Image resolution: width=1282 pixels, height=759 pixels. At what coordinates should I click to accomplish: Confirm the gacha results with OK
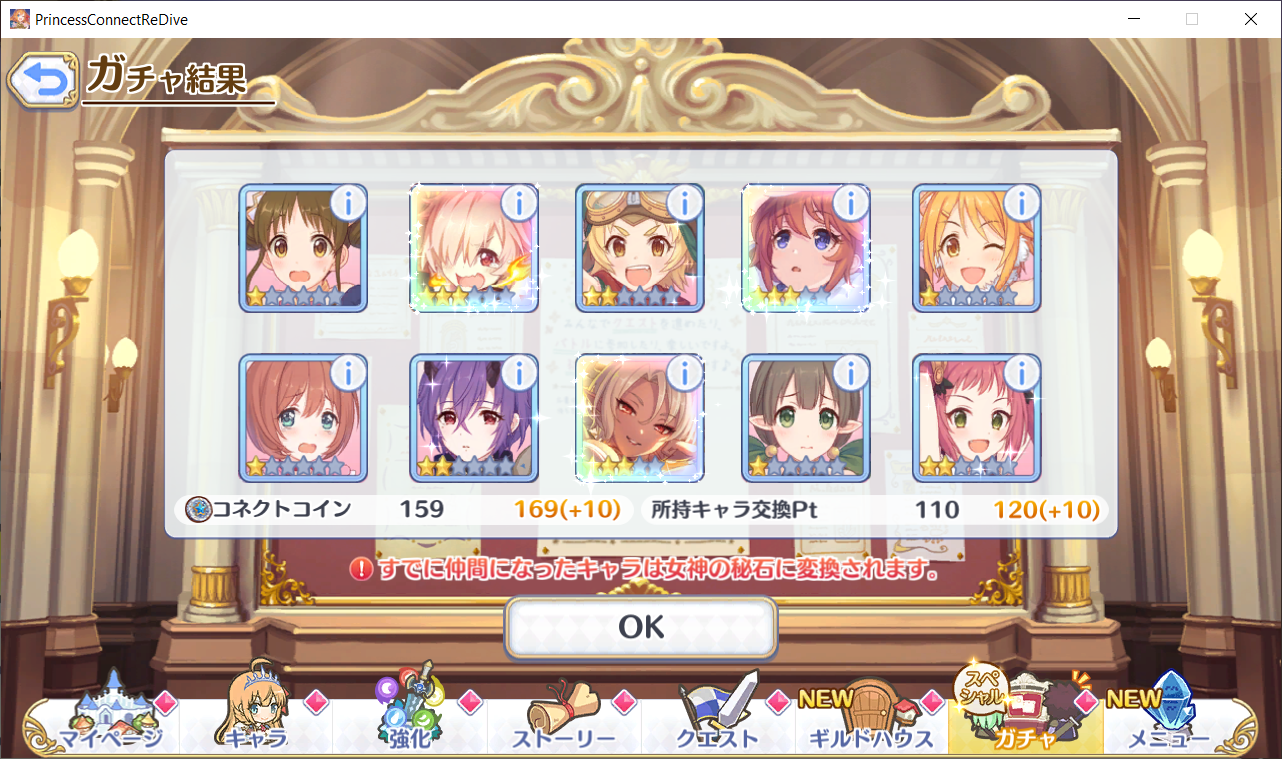coord(640,627)
